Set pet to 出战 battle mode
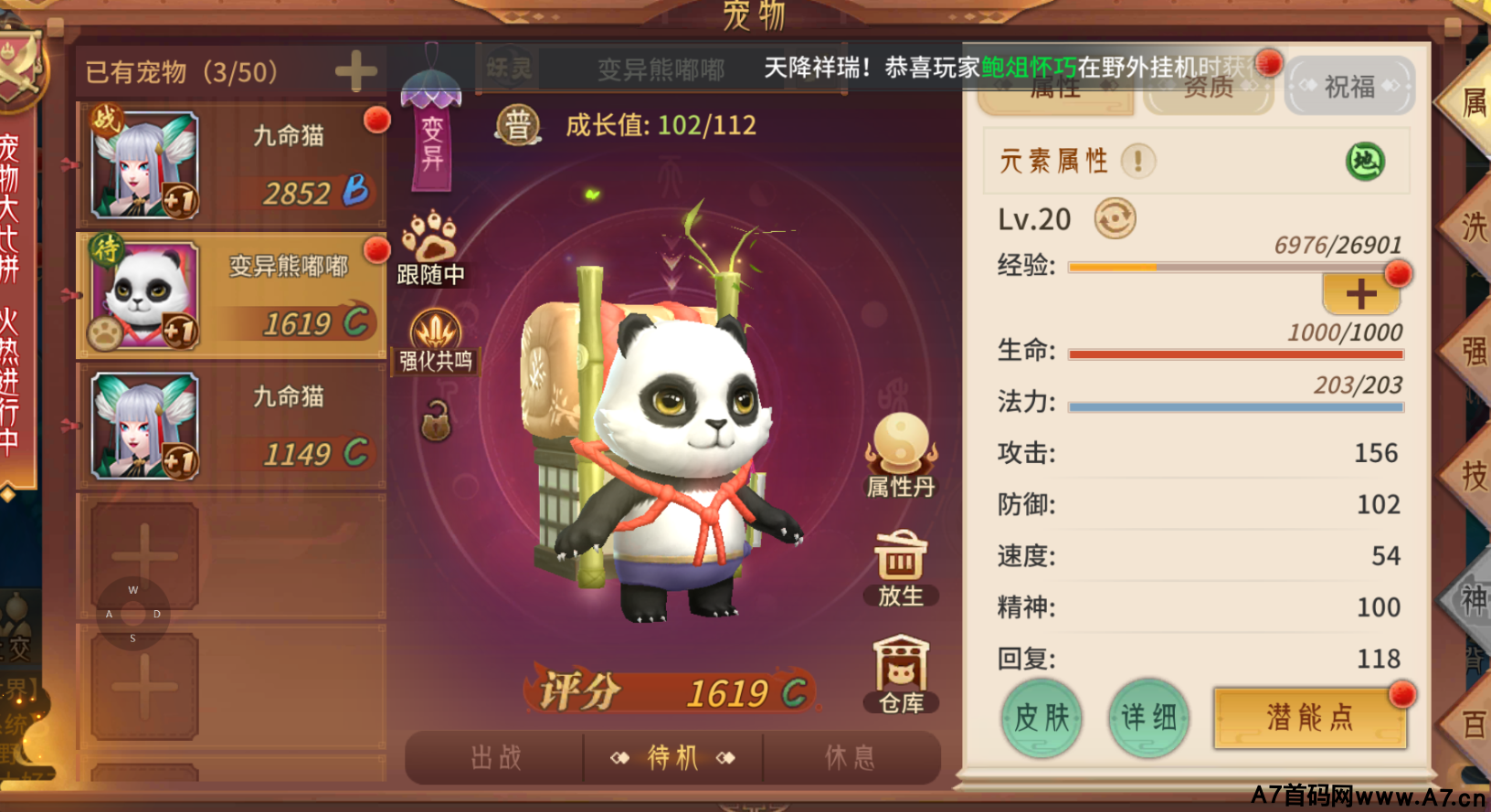This screenshot has height=812, width=1491. click(x=496, y=757)
